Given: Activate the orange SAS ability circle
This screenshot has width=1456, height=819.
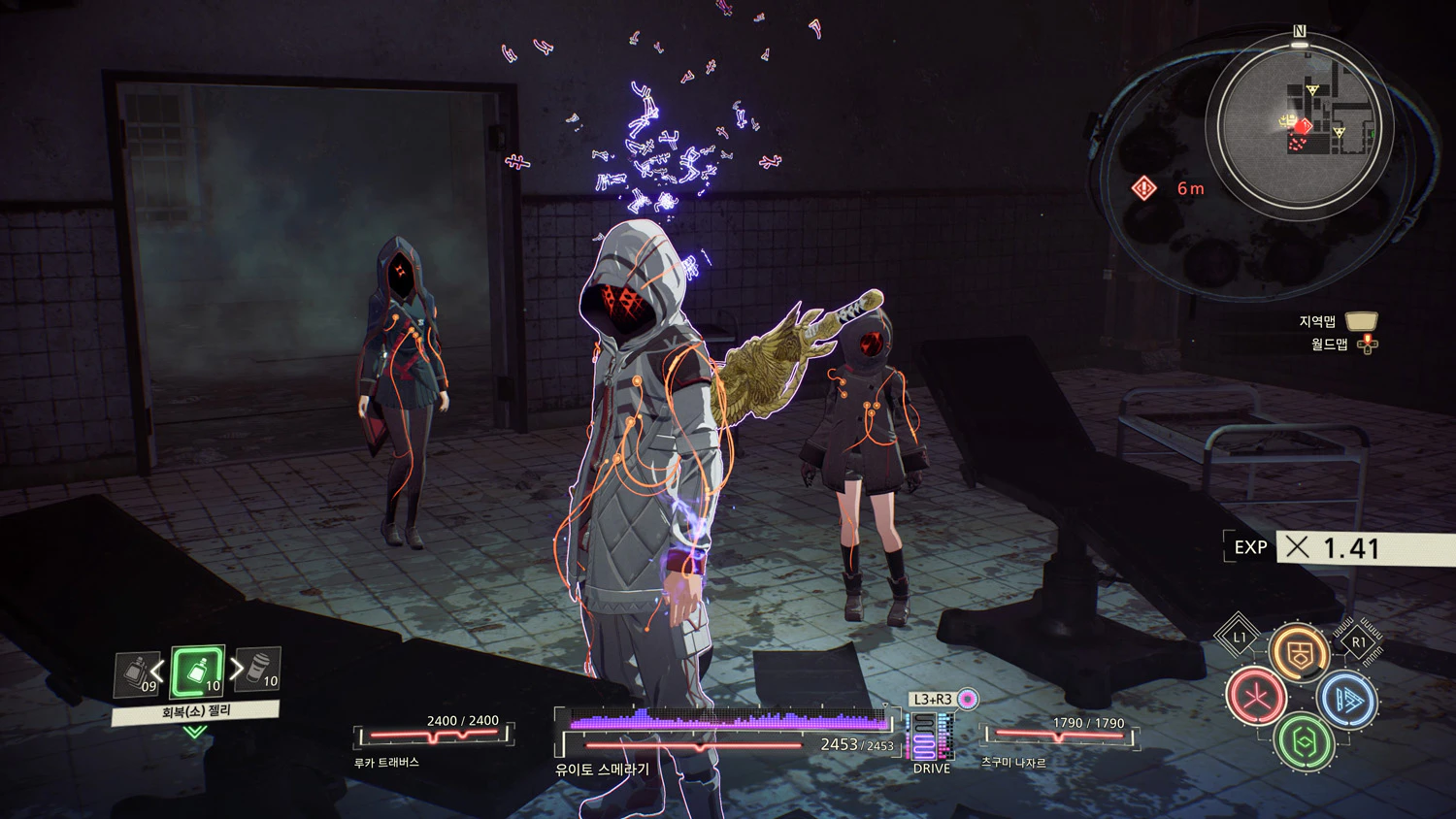Looking at the screenshot, I should [1300, 652].
